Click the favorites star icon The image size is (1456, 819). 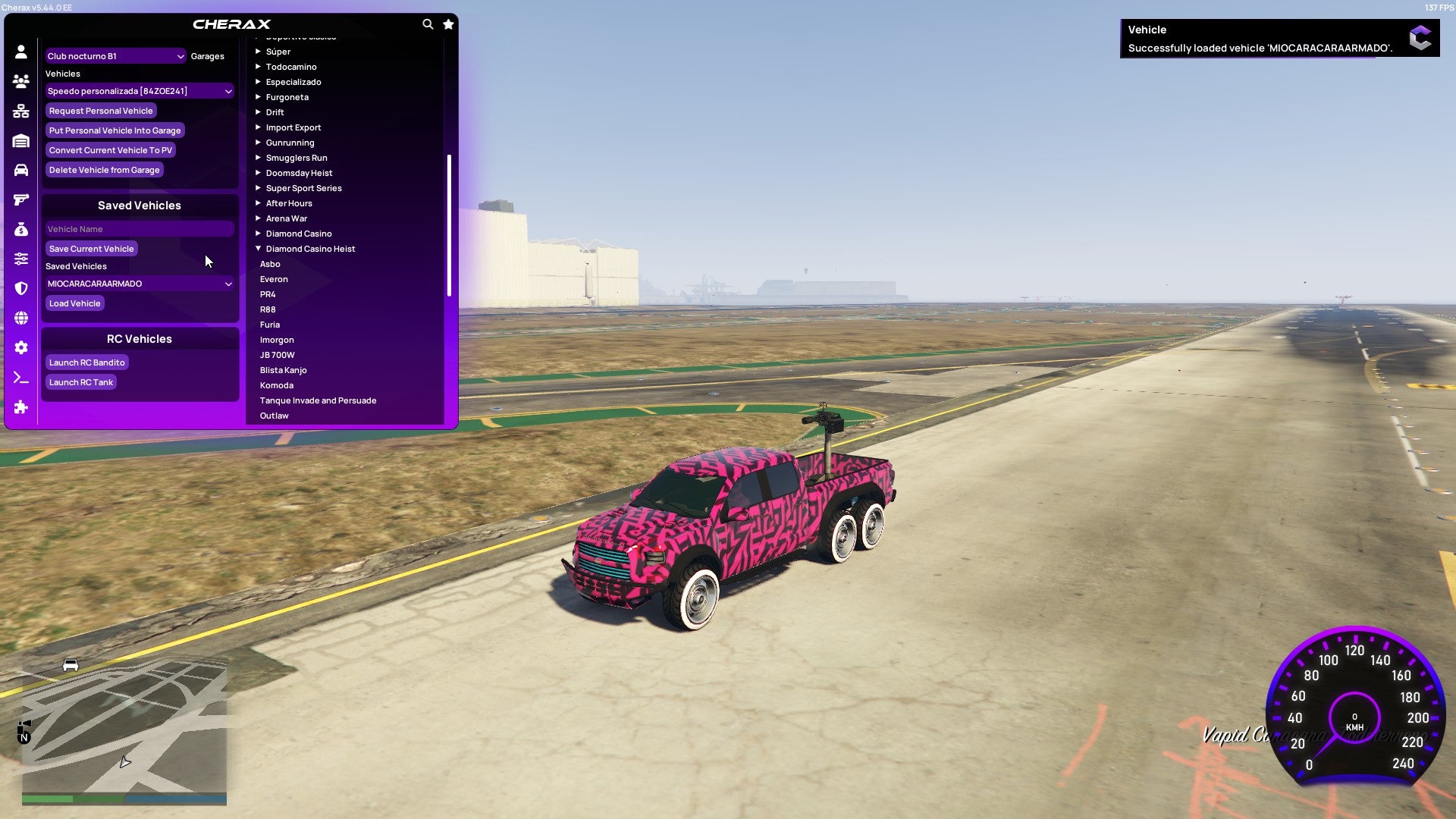coord(448,24)
